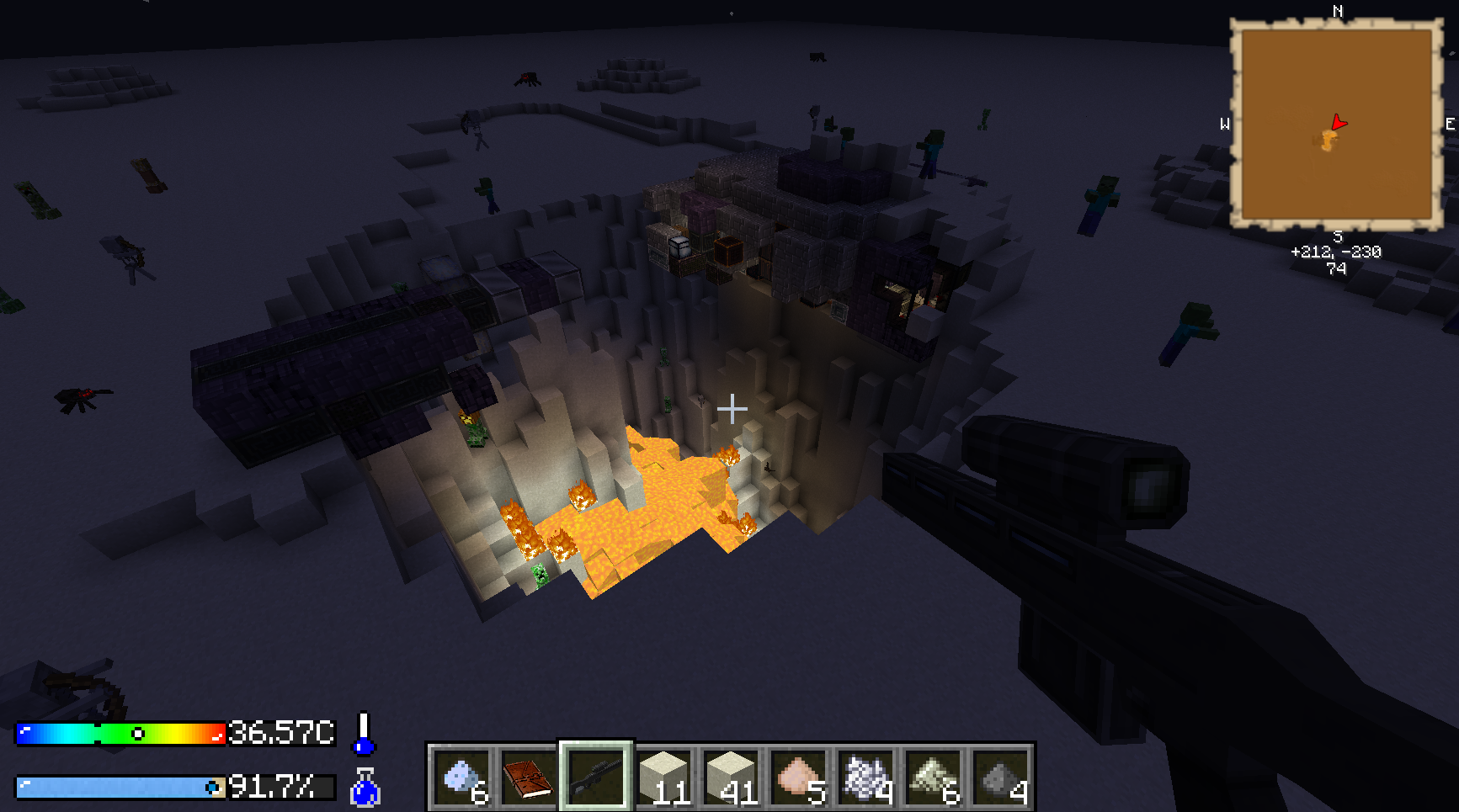
Task: Select the stack of 11 sand blocks
Action: tap(664, 777)
